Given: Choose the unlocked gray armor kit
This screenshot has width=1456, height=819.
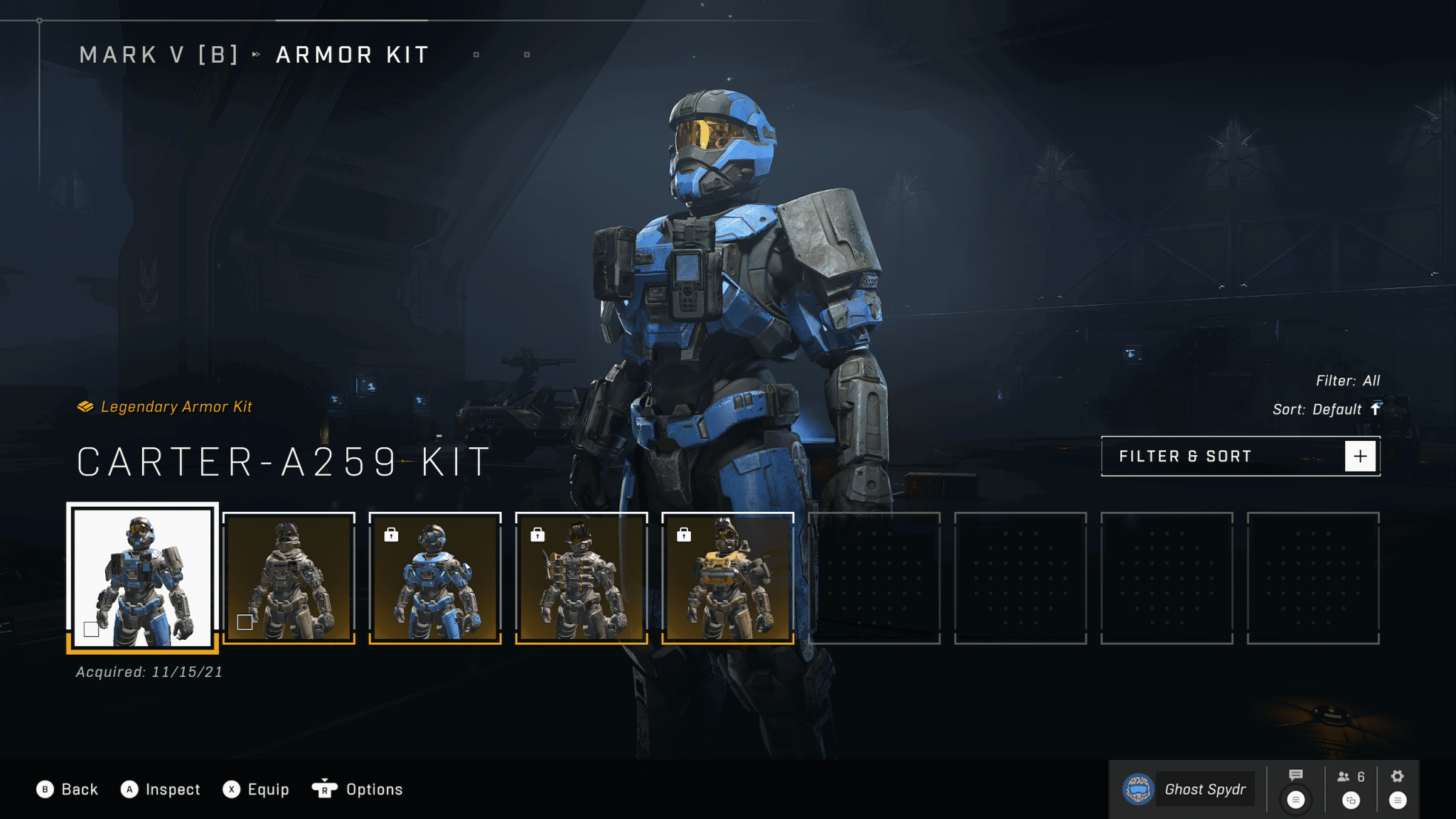Looking at the screenshot, I should [x=289, y=577].
